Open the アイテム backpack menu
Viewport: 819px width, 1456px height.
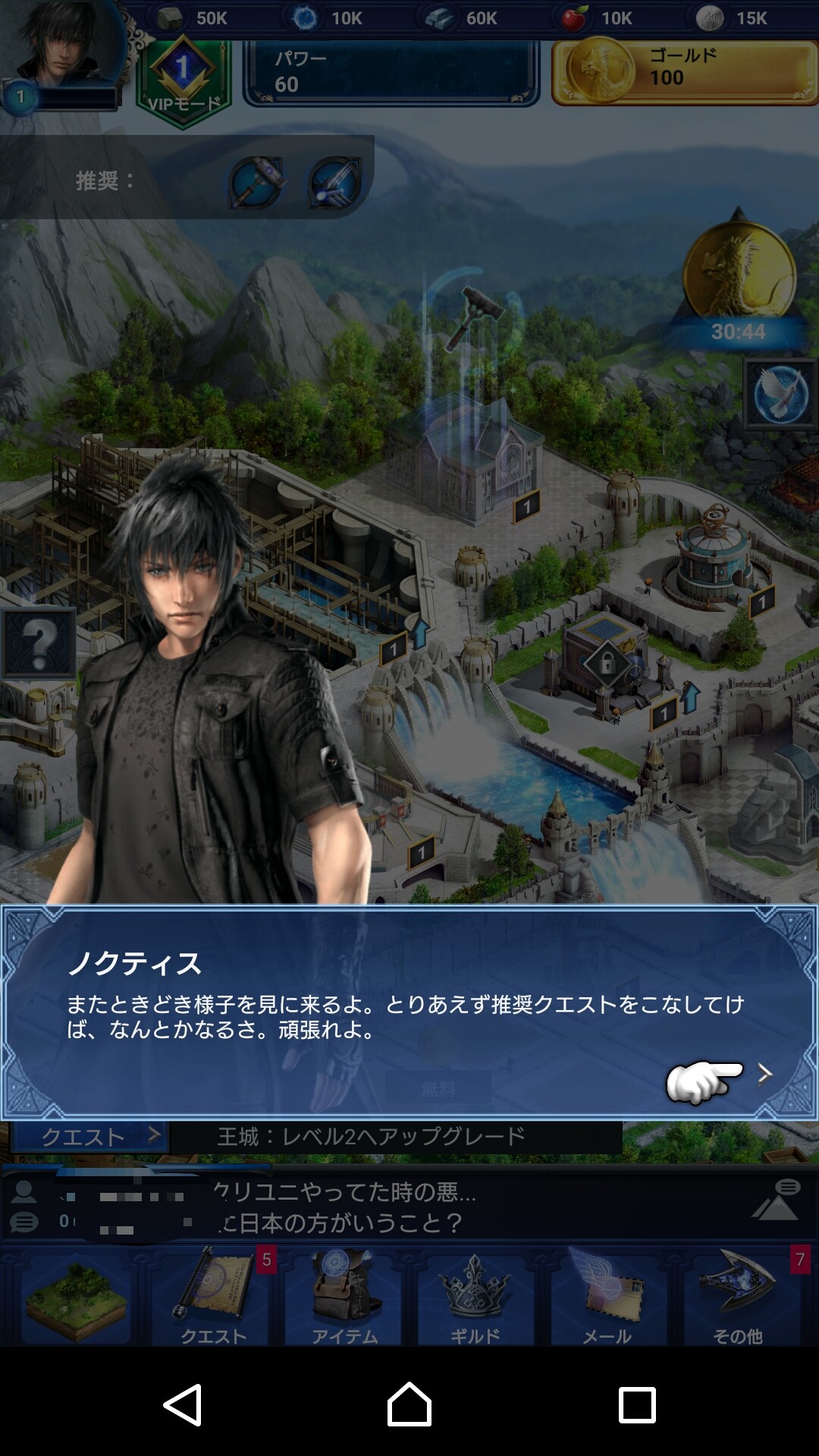coord(345,1298)
